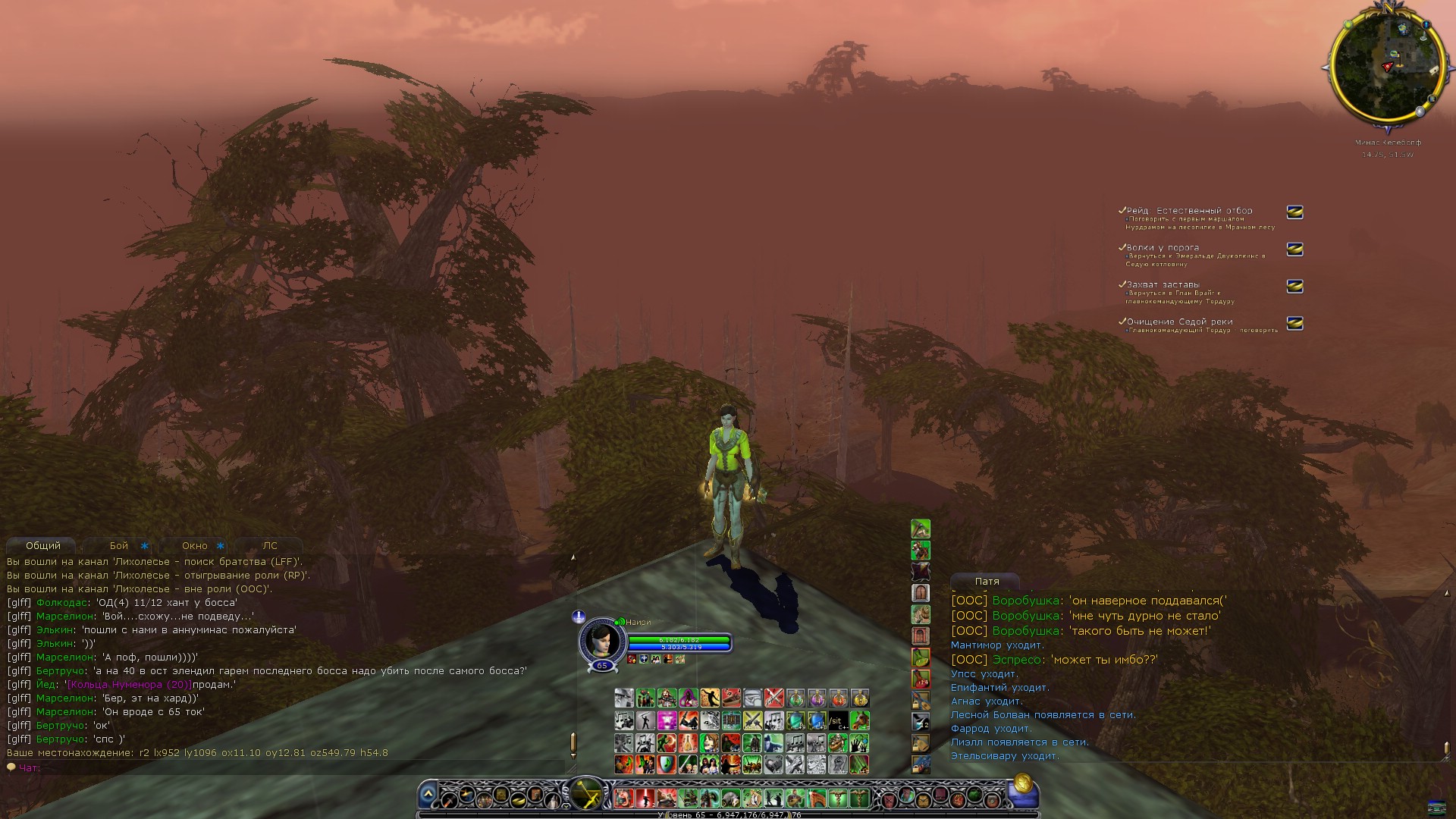Viewport: 1456px width, 819px height.
Task: Open the 'Патя' chat window tab
Action: tap(987, 582)
